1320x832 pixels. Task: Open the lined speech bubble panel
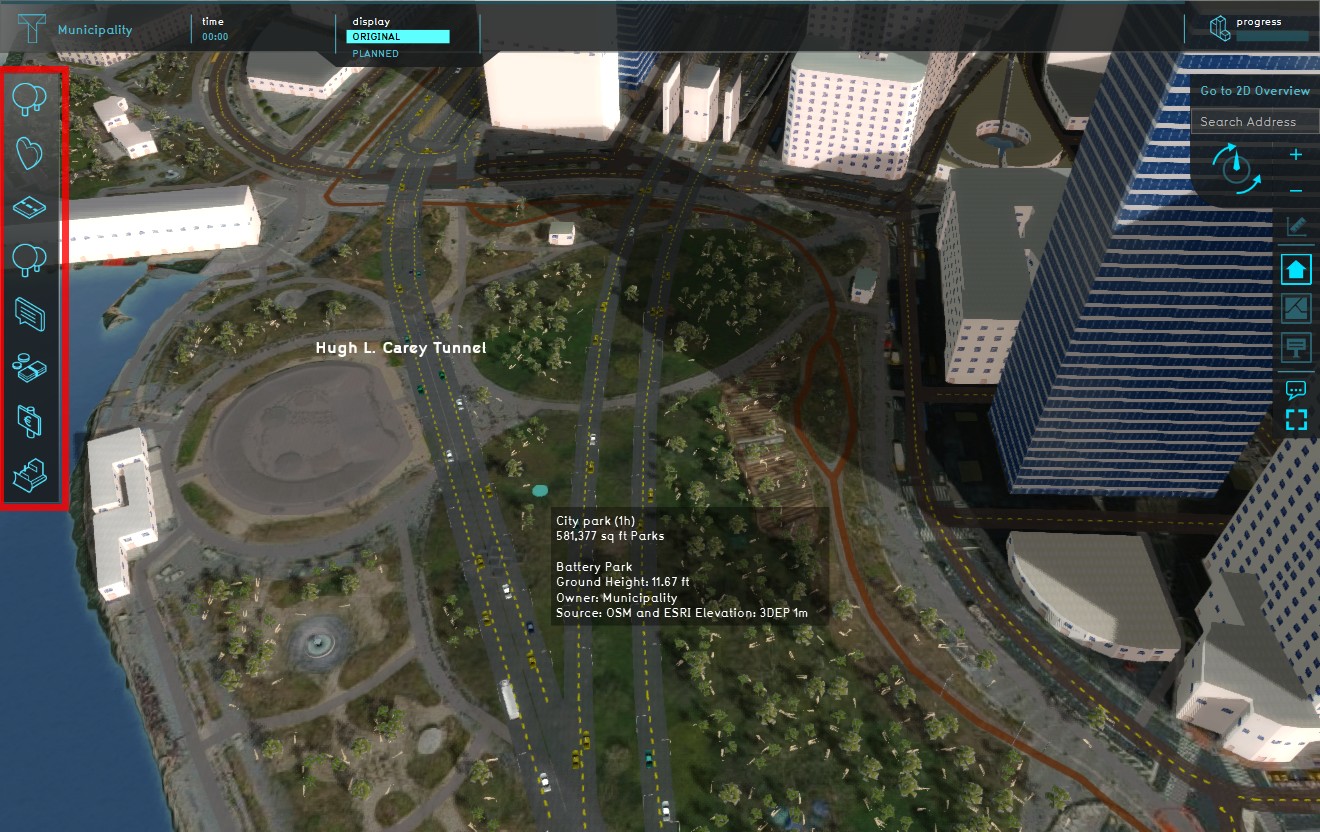click(x=31, y=314)
